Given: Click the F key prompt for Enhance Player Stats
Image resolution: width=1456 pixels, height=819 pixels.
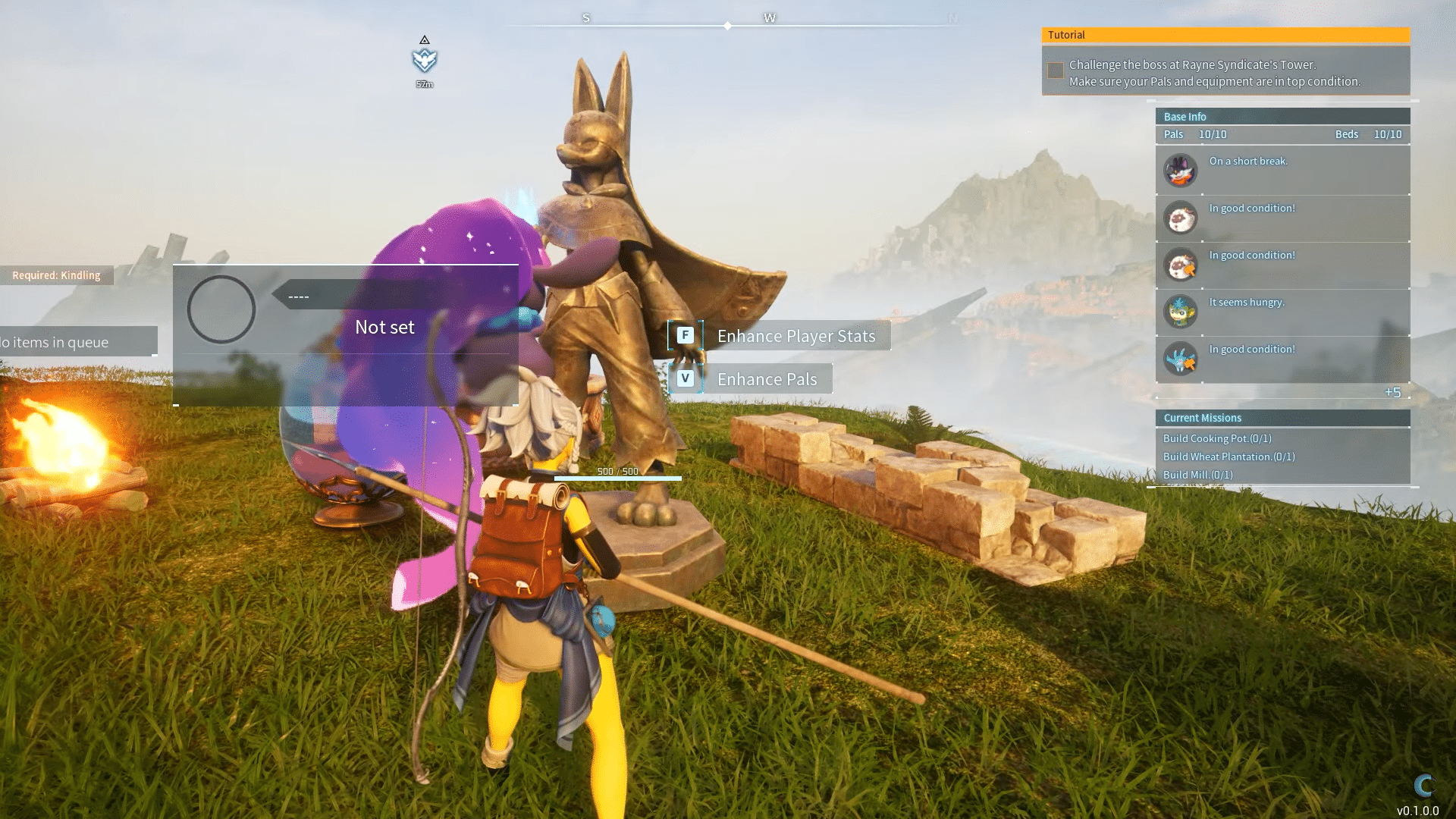Looking at the screenshot, I should [x=685, y=334].
